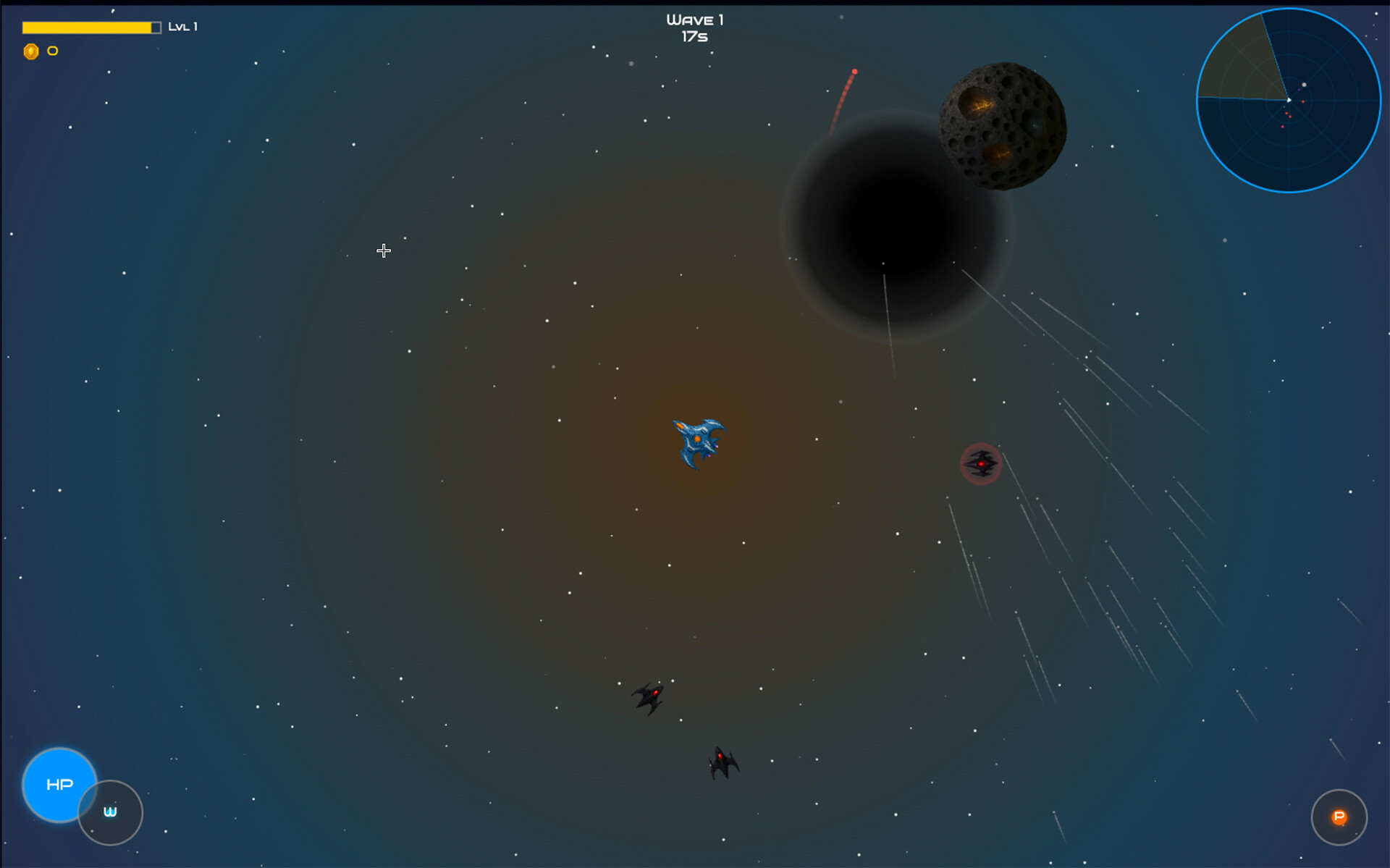This screenshot has height=868, width=1390.
Task: Click the crosshair aiming cursor
Action: pos(384,250)
